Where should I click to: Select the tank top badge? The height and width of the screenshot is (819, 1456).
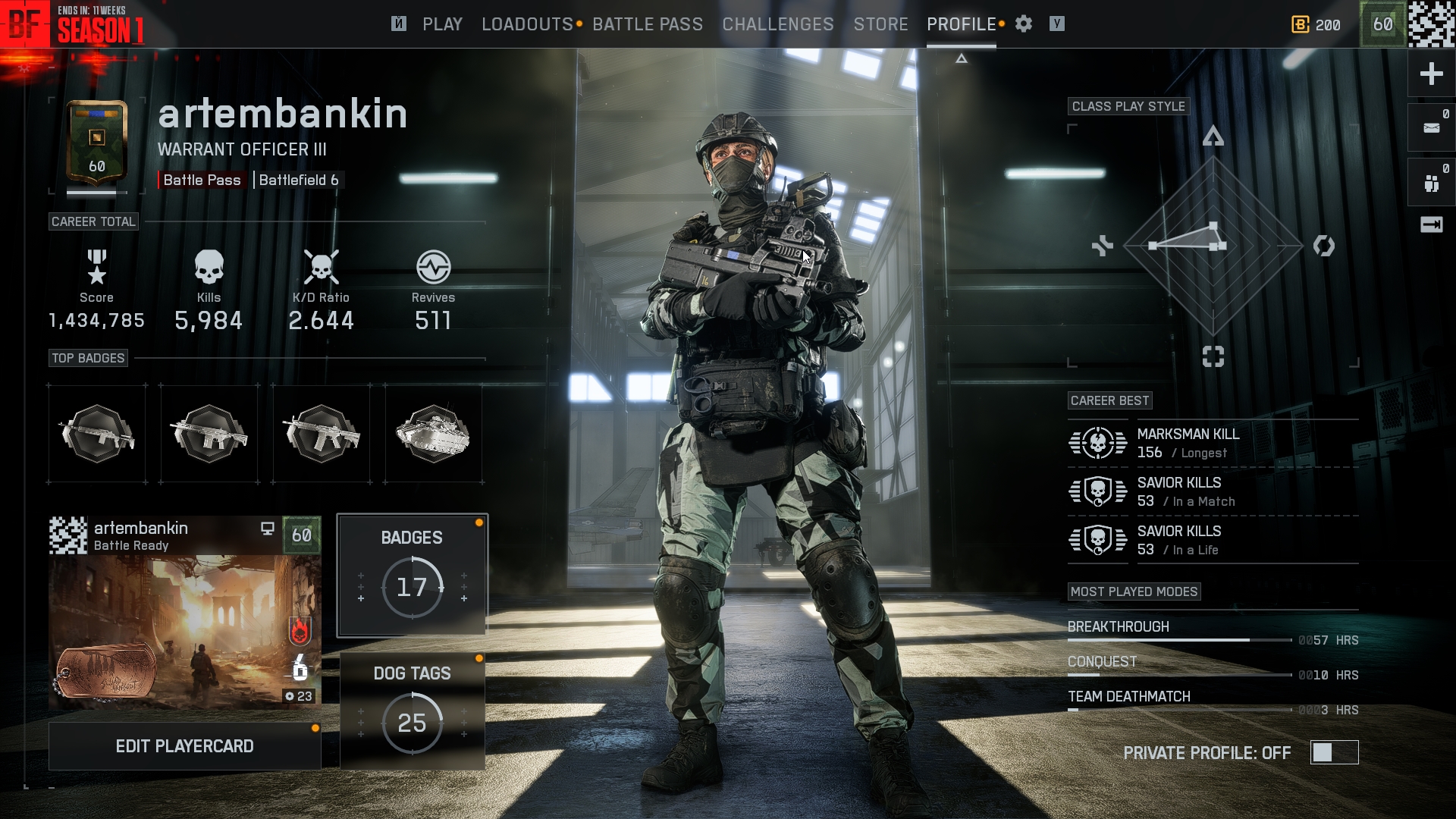coord(433,434)
